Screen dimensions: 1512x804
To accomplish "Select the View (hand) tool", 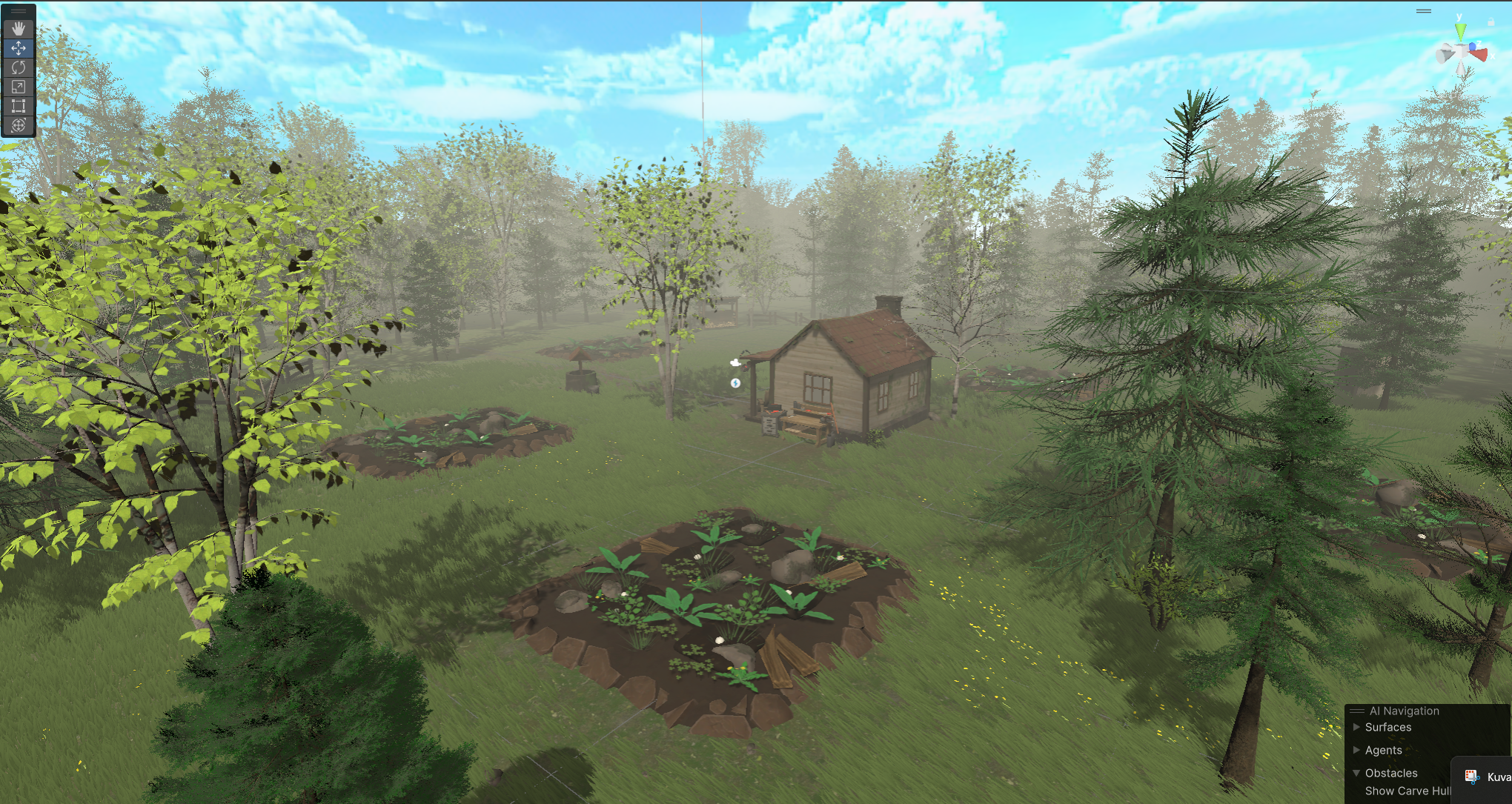I will (19, 29).
